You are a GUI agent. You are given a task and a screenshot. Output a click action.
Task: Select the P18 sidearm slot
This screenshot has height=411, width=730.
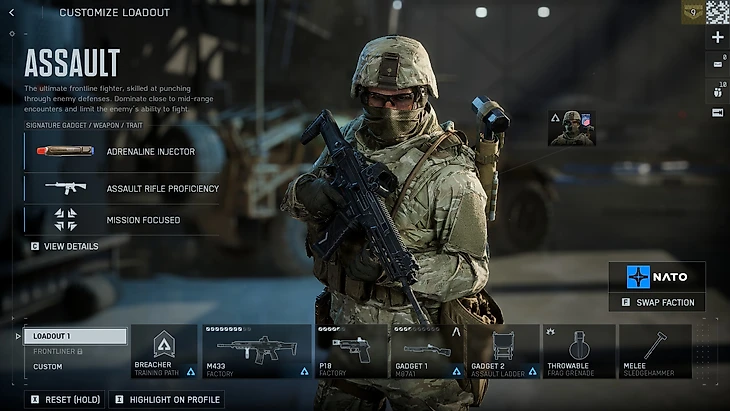[x=350, y=351]
